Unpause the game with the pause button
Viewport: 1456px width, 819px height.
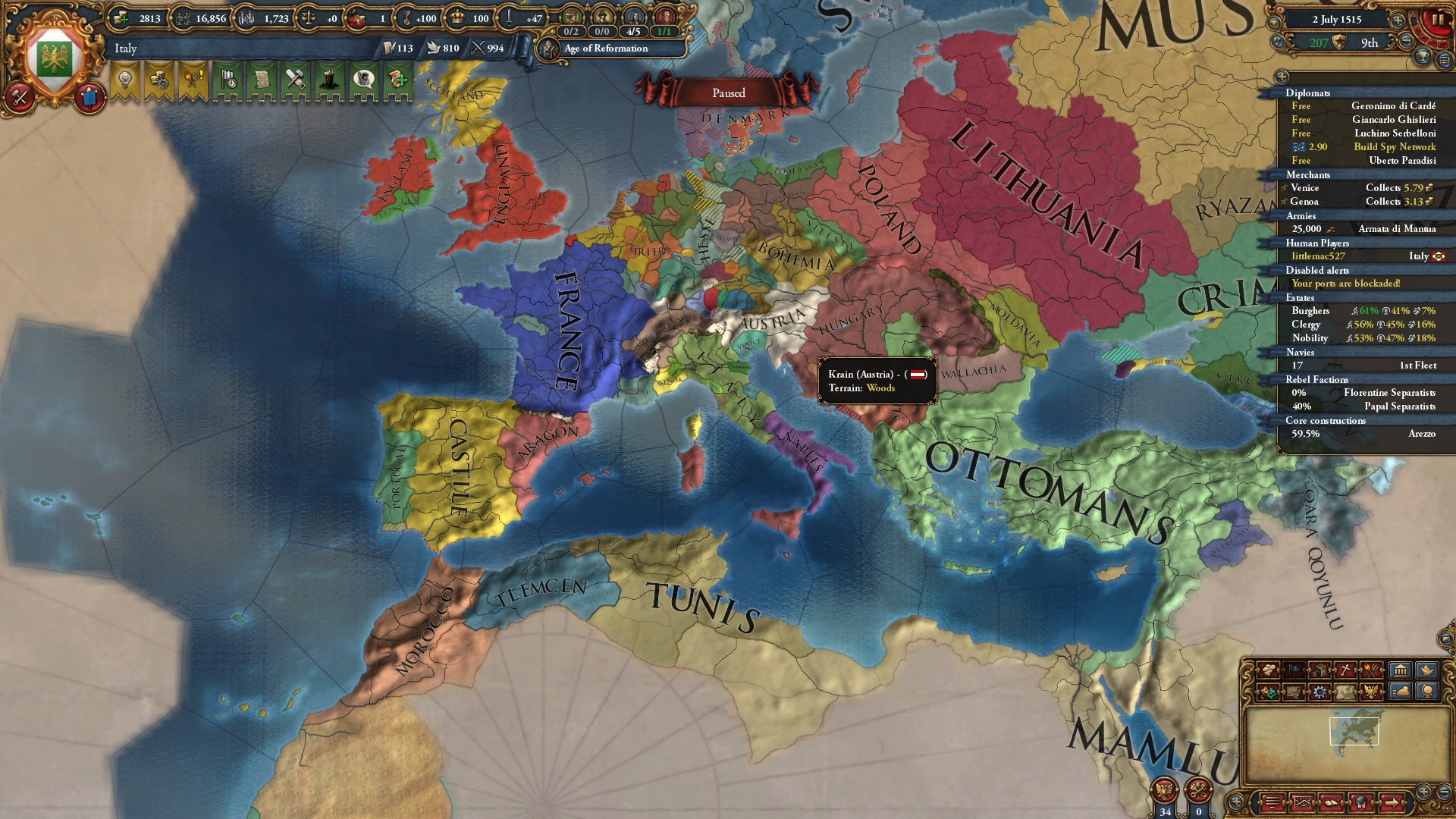click(1439, 19)
